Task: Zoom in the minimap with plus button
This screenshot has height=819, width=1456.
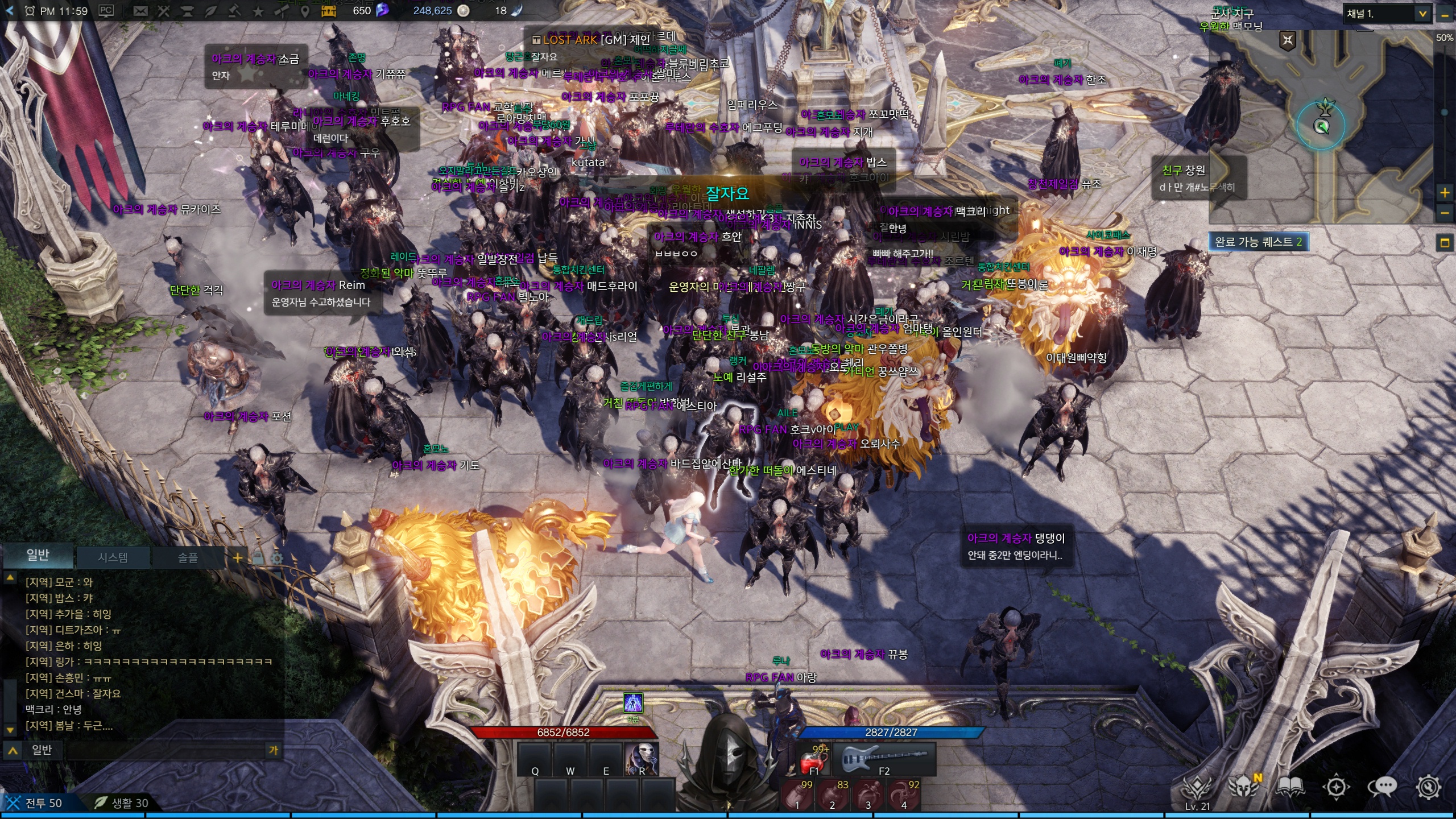Action: click(1445, 193)
